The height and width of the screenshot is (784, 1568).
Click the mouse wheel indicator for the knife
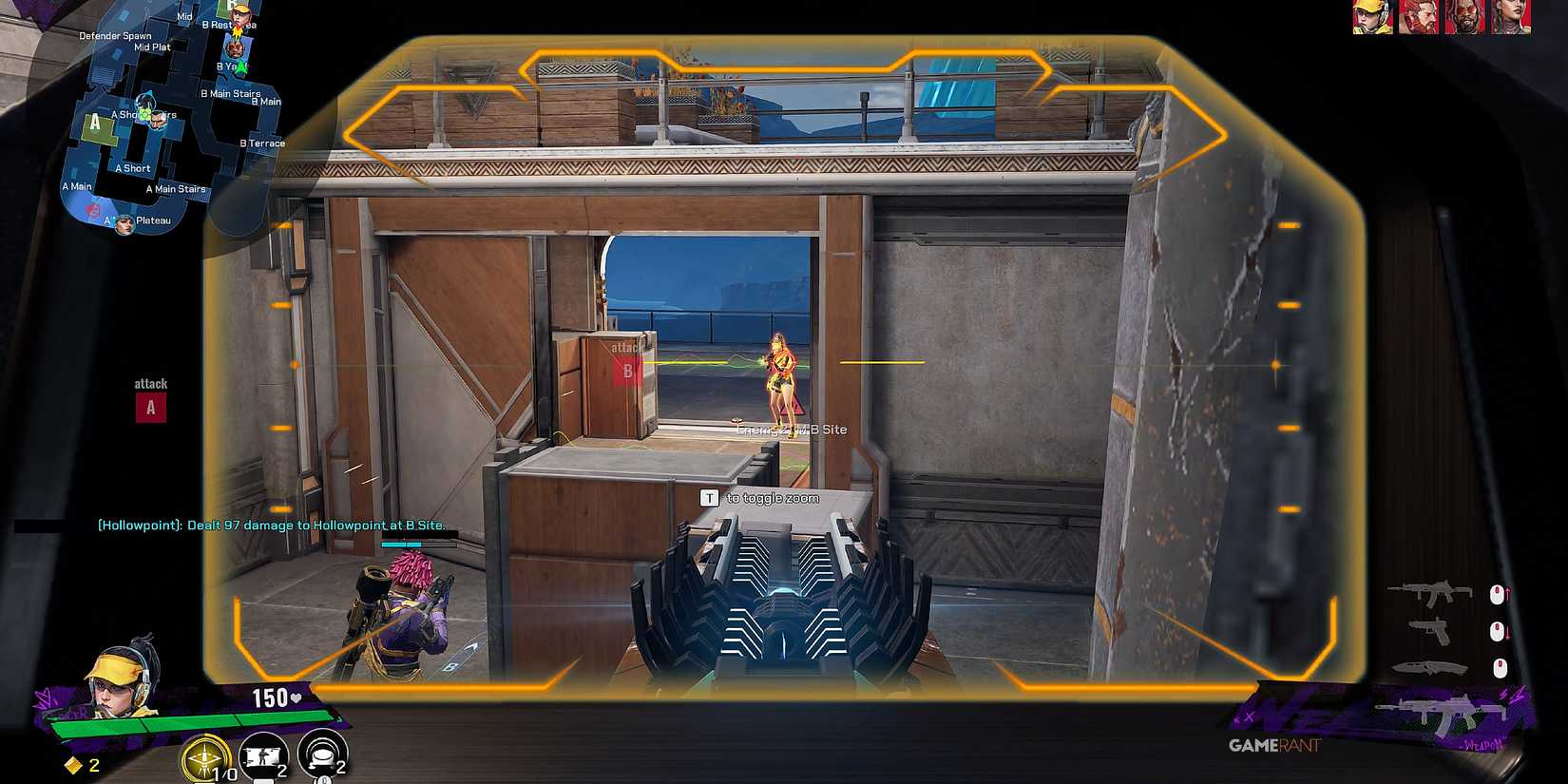[1500, 667]
